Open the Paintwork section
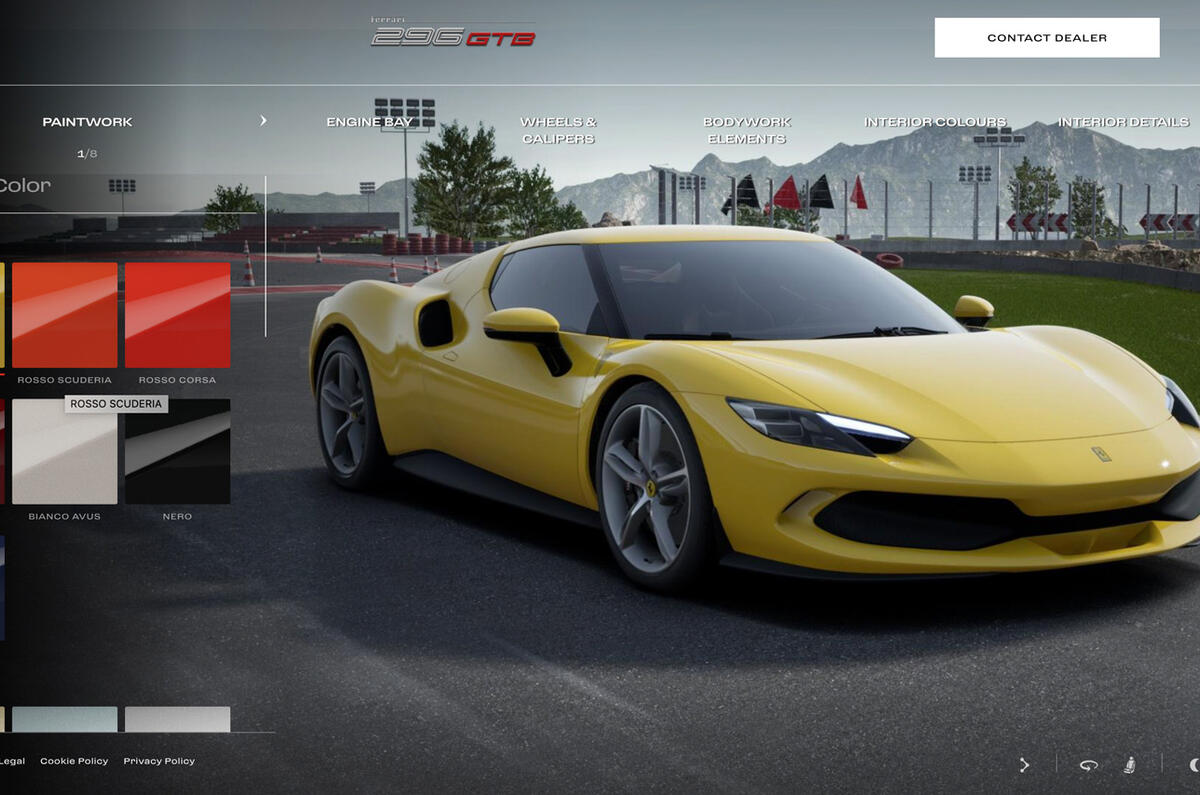This screenshot has height=795, width=1200. pyautogui.click(x=87, y=122)
